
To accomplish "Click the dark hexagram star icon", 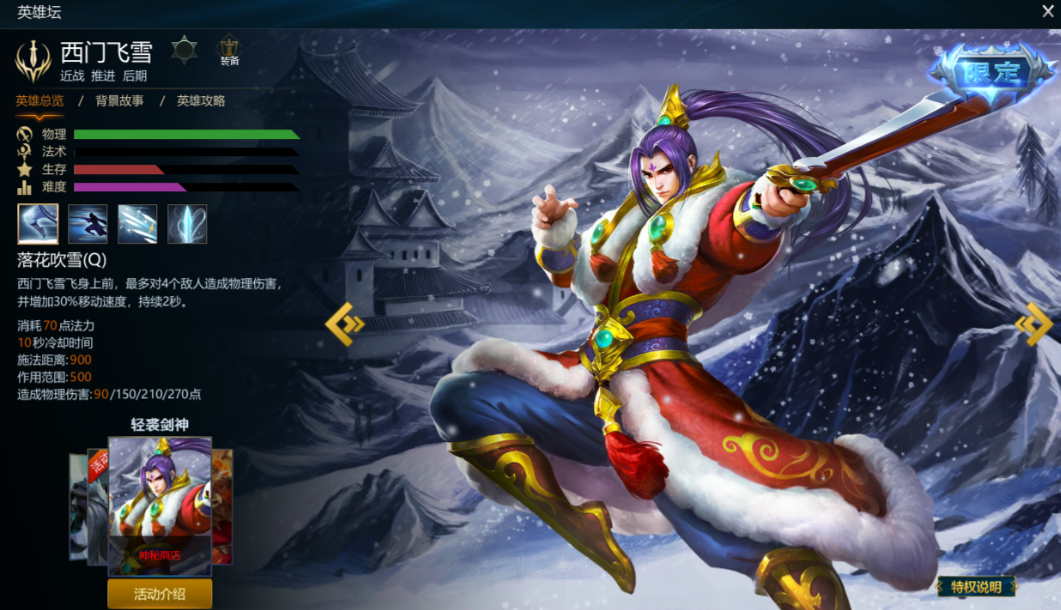I will (x=184, y=50).
